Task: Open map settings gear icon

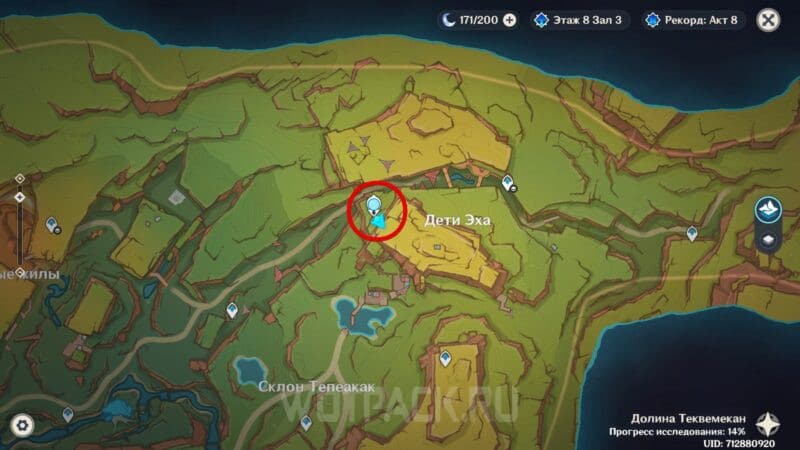Action: (22, 425)
